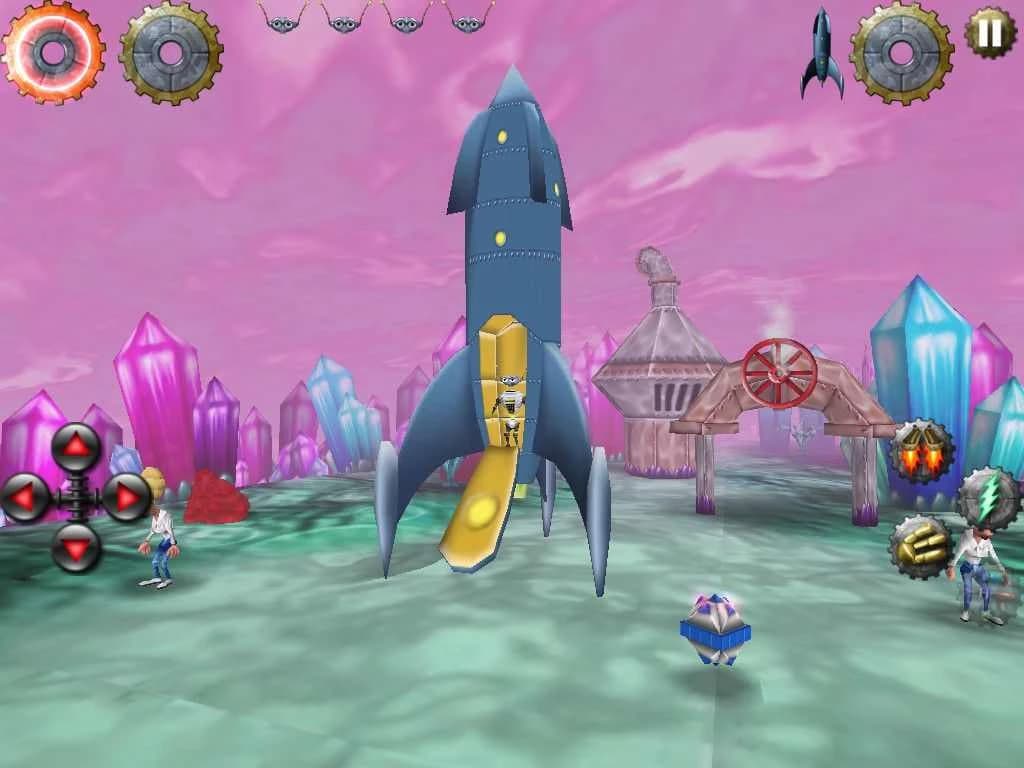
Task: Activate the jet boots ability gear
Action: point(922,452)
